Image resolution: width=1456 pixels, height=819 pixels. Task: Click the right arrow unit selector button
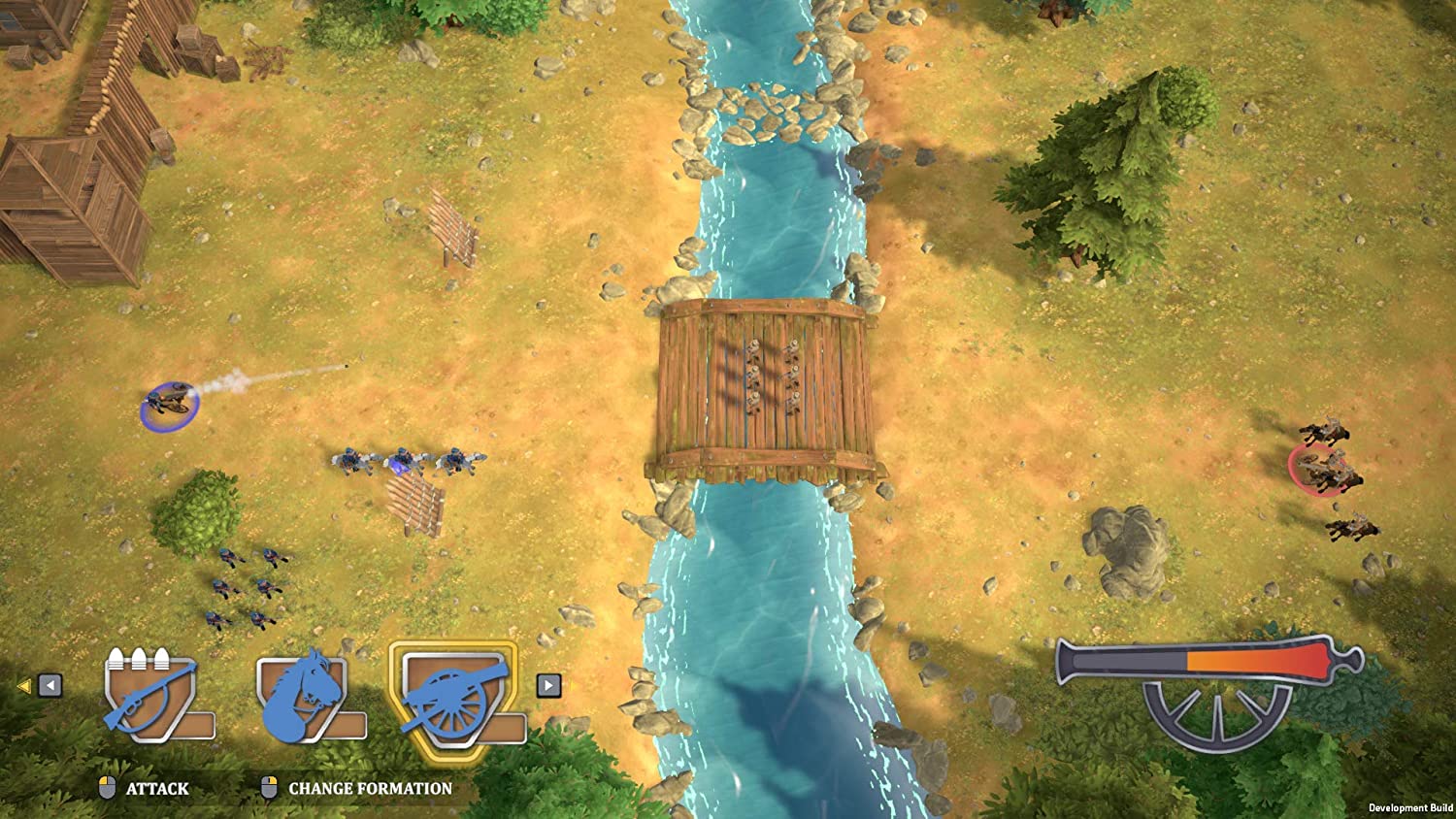(x=548, y=686)
